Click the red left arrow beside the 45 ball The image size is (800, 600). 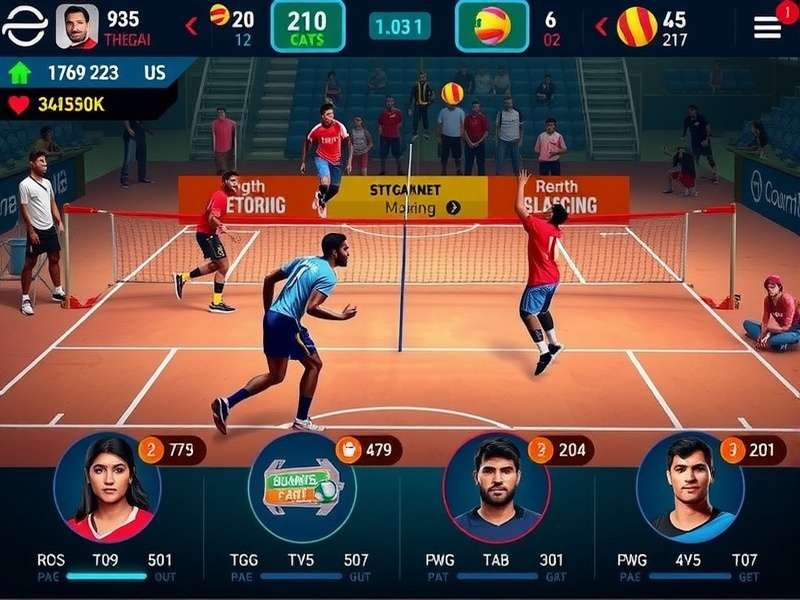point(601,26)
